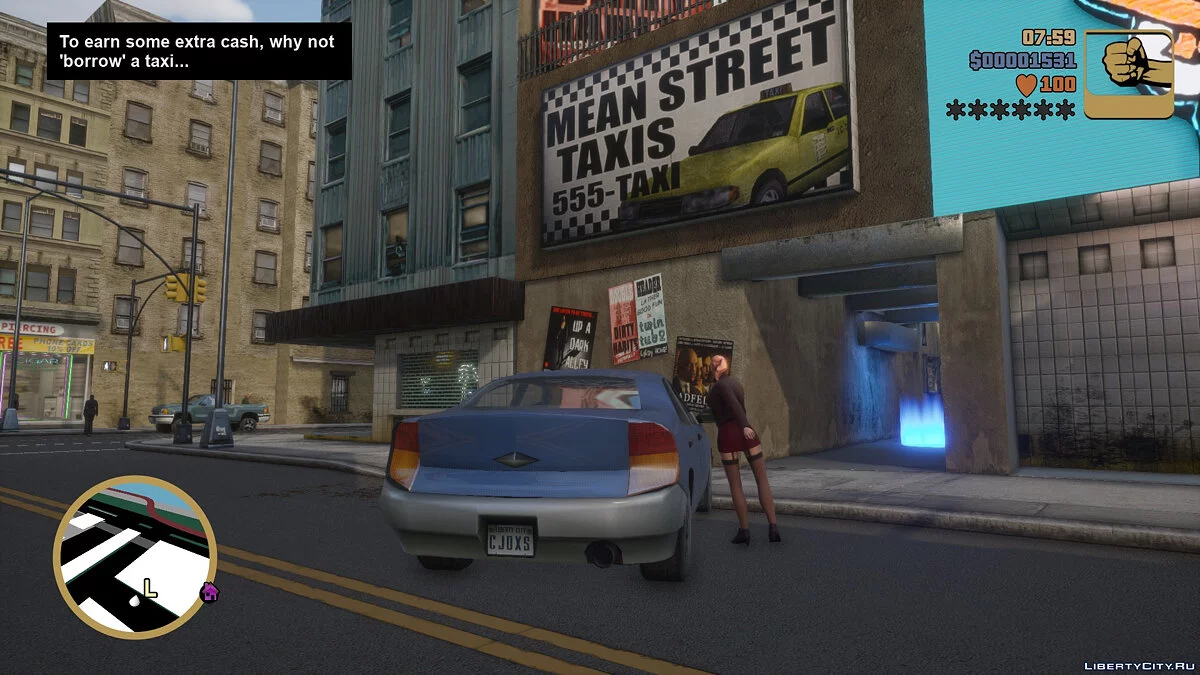This screenshot has height=675, width=1200.
Task: Open the LibertyCity.ru watermark link
Action: tap(1138, 664)
